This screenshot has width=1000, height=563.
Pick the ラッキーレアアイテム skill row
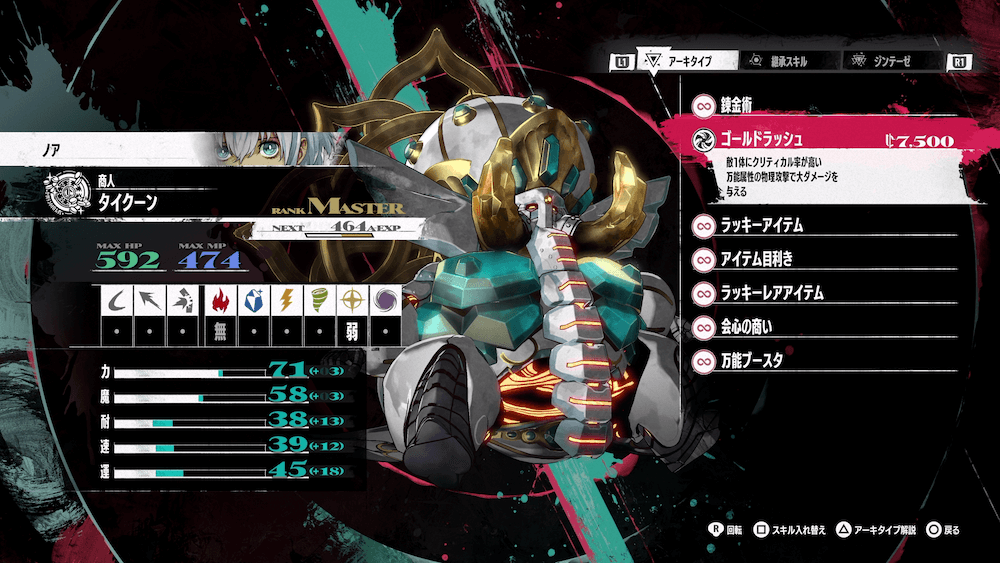[820, 293]
